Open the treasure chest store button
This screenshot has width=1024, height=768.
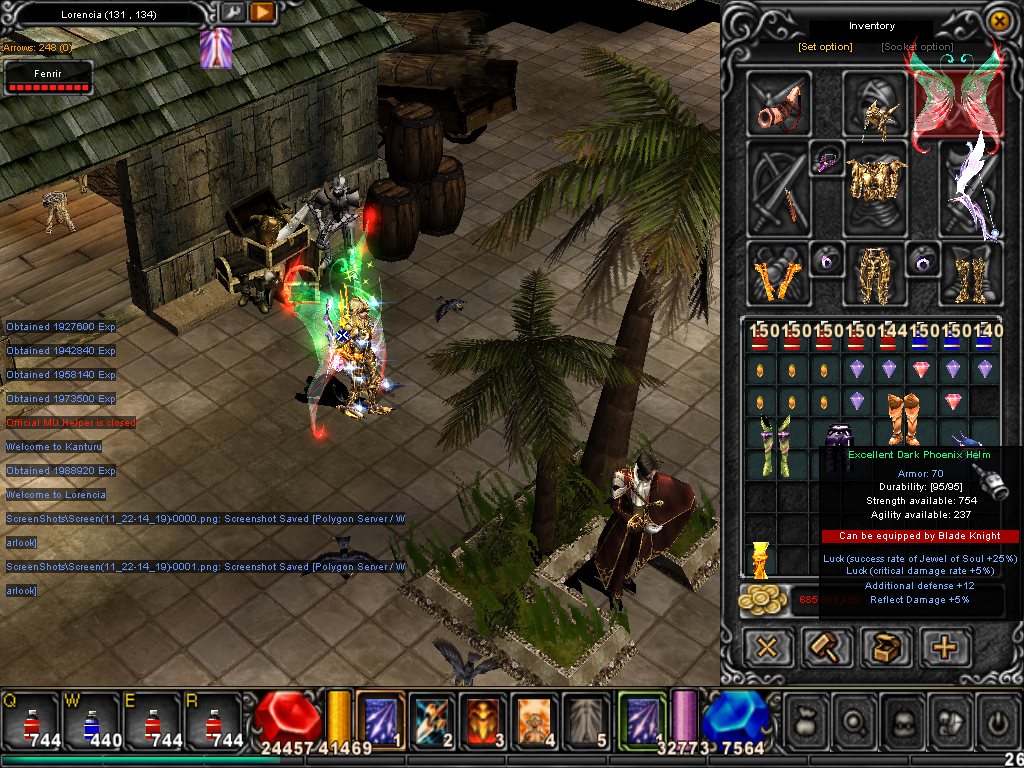click(885, 647)
